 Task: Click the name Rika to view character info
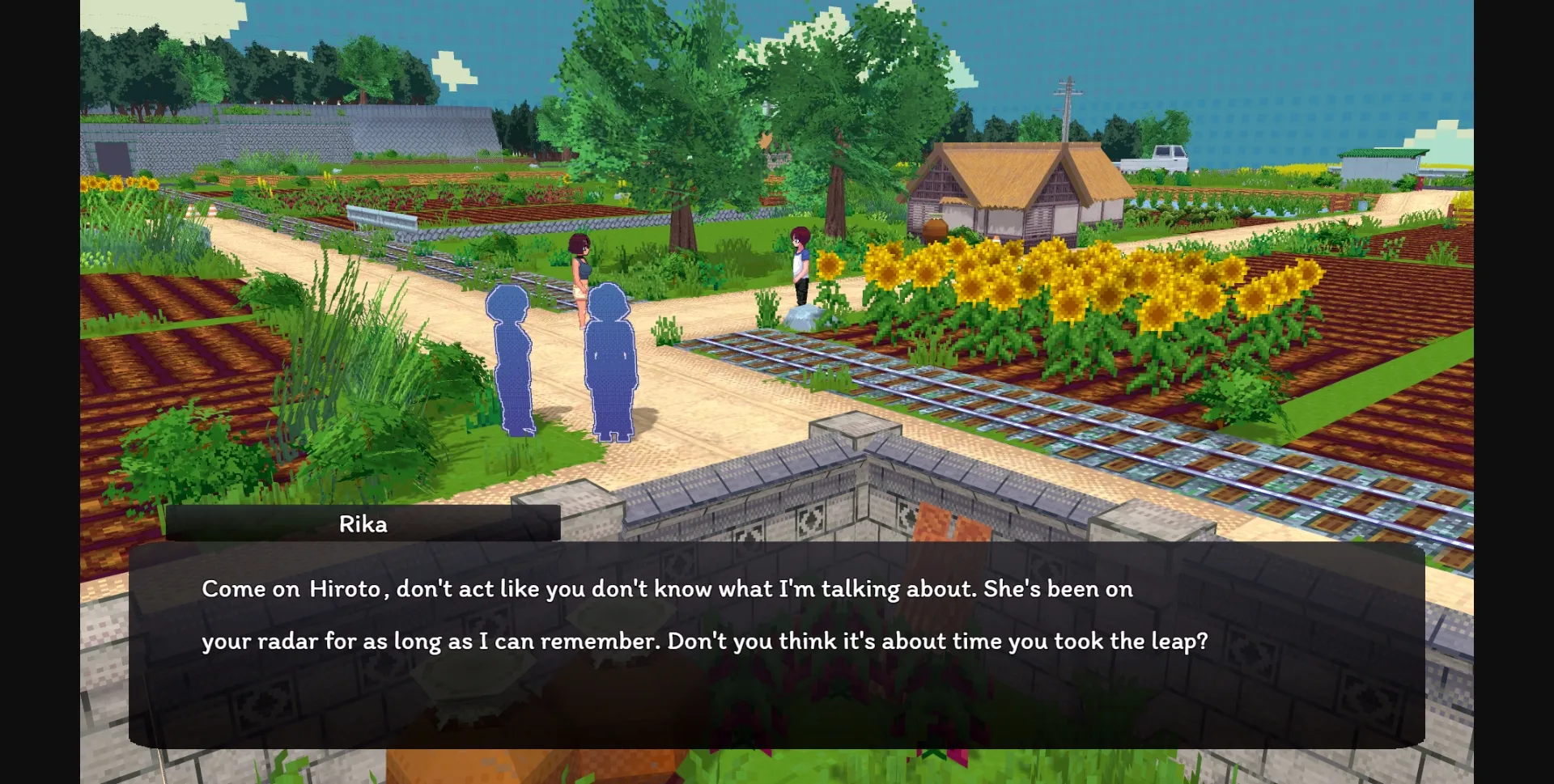coord(363,523)
